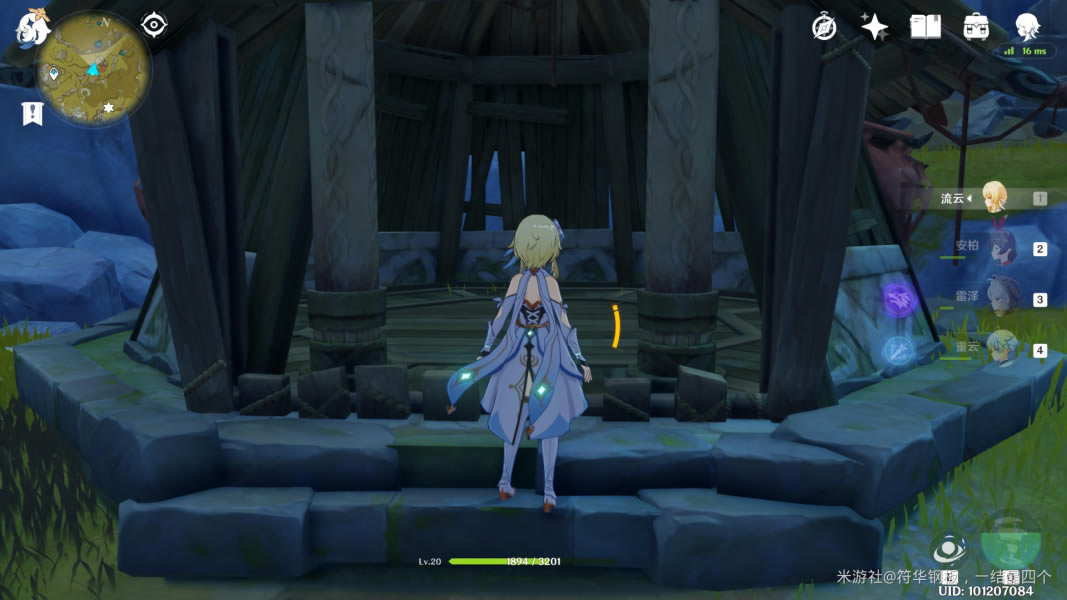Switch to party member 雷泽
The width and height of the screenshot is (1067, 600).
1000,298
